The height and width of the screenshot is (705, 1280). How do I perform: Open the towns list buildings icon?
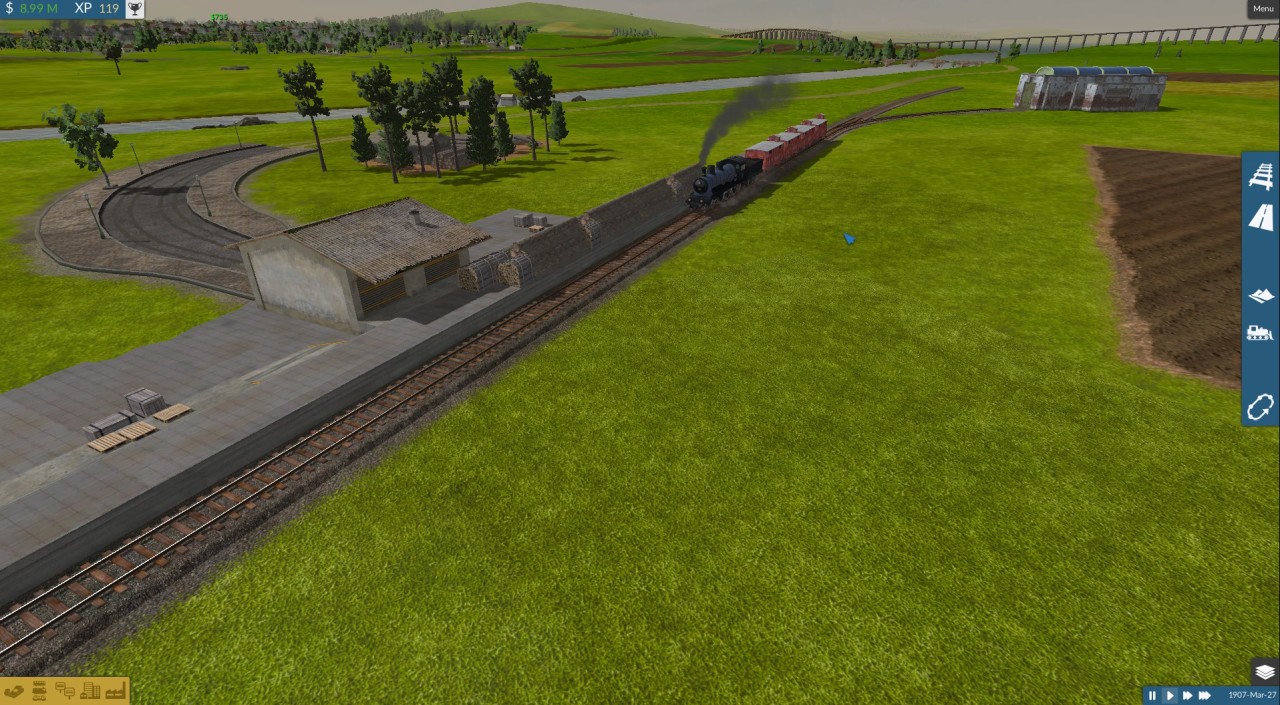coord(90,691)
